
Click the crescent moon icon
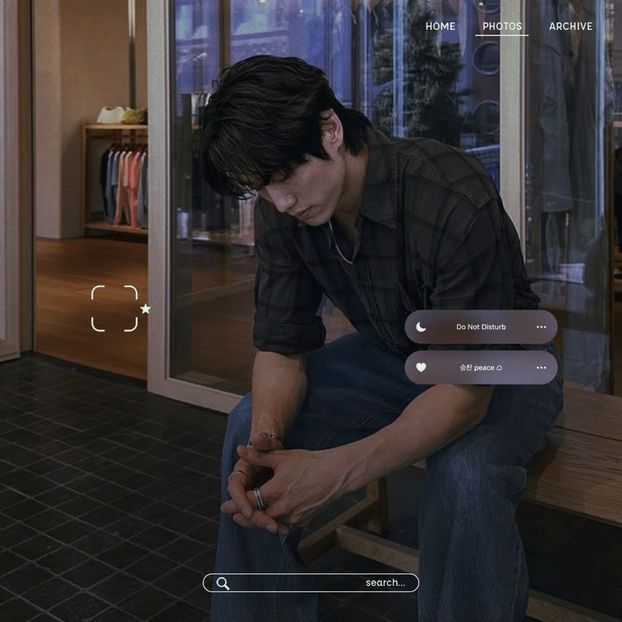tap(422, 327)
